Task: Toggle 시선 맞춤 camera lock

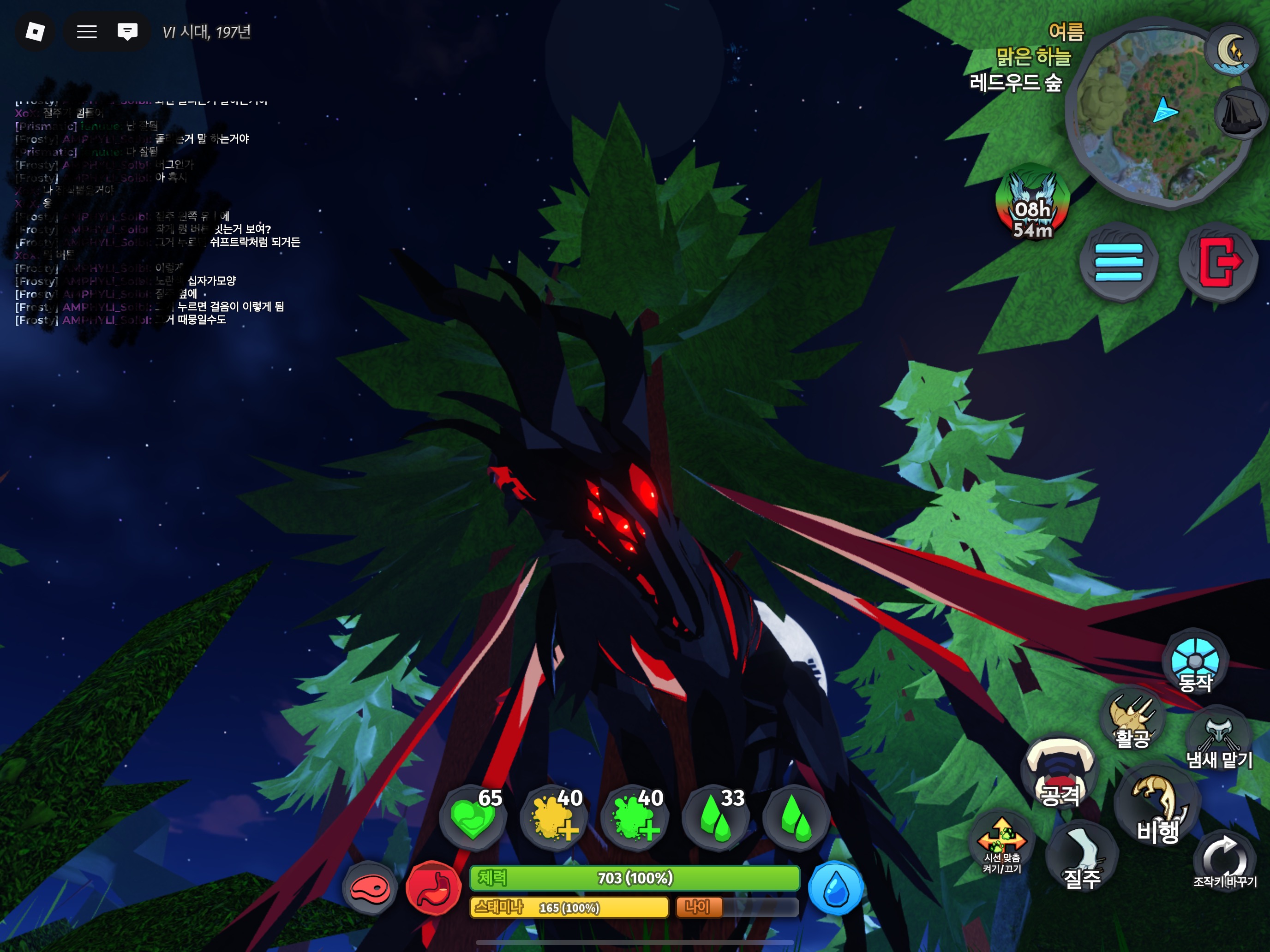Action: point(1002,844)
